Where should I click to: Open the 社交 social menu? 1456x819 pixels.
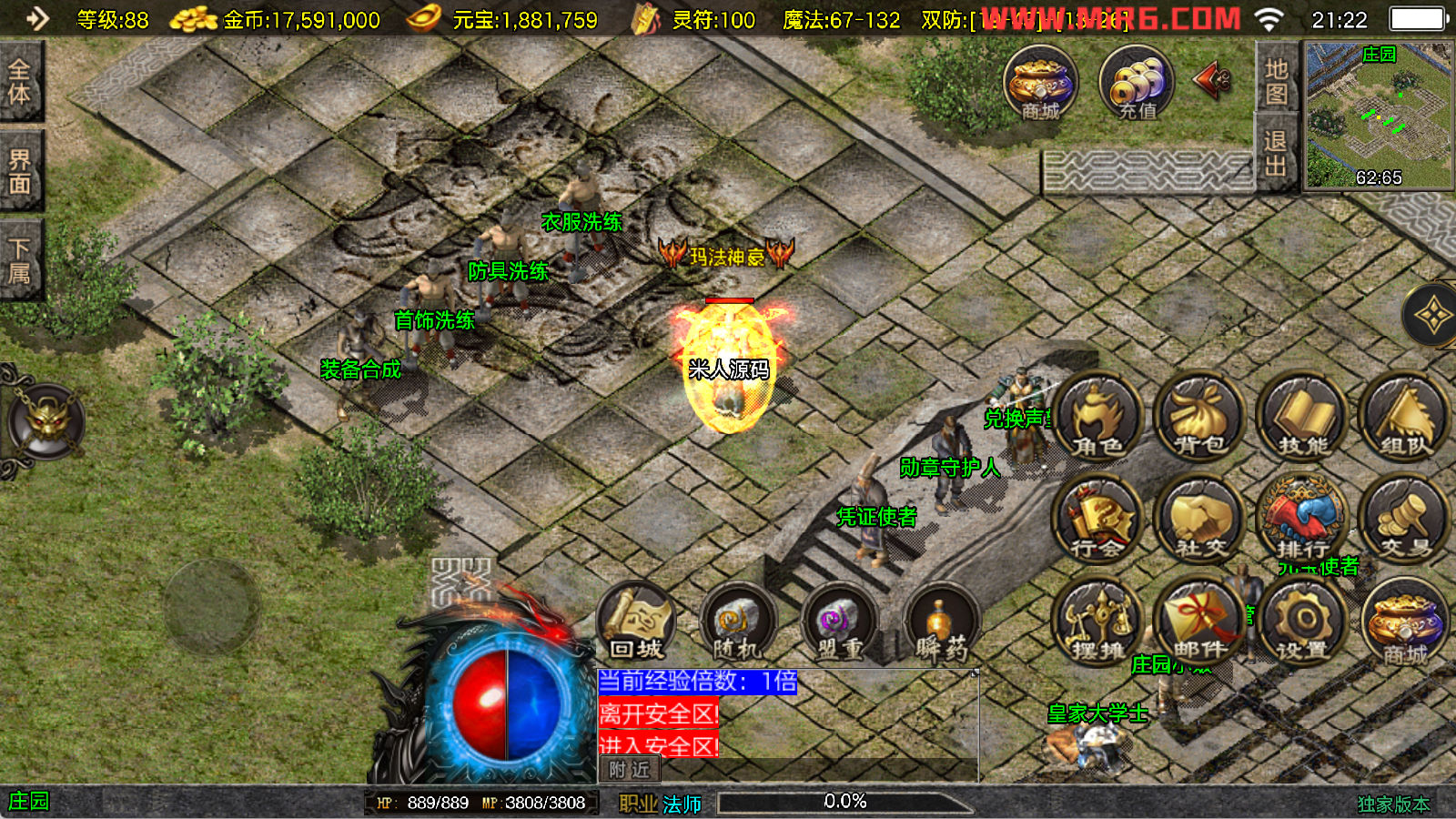pos(1200,520)
